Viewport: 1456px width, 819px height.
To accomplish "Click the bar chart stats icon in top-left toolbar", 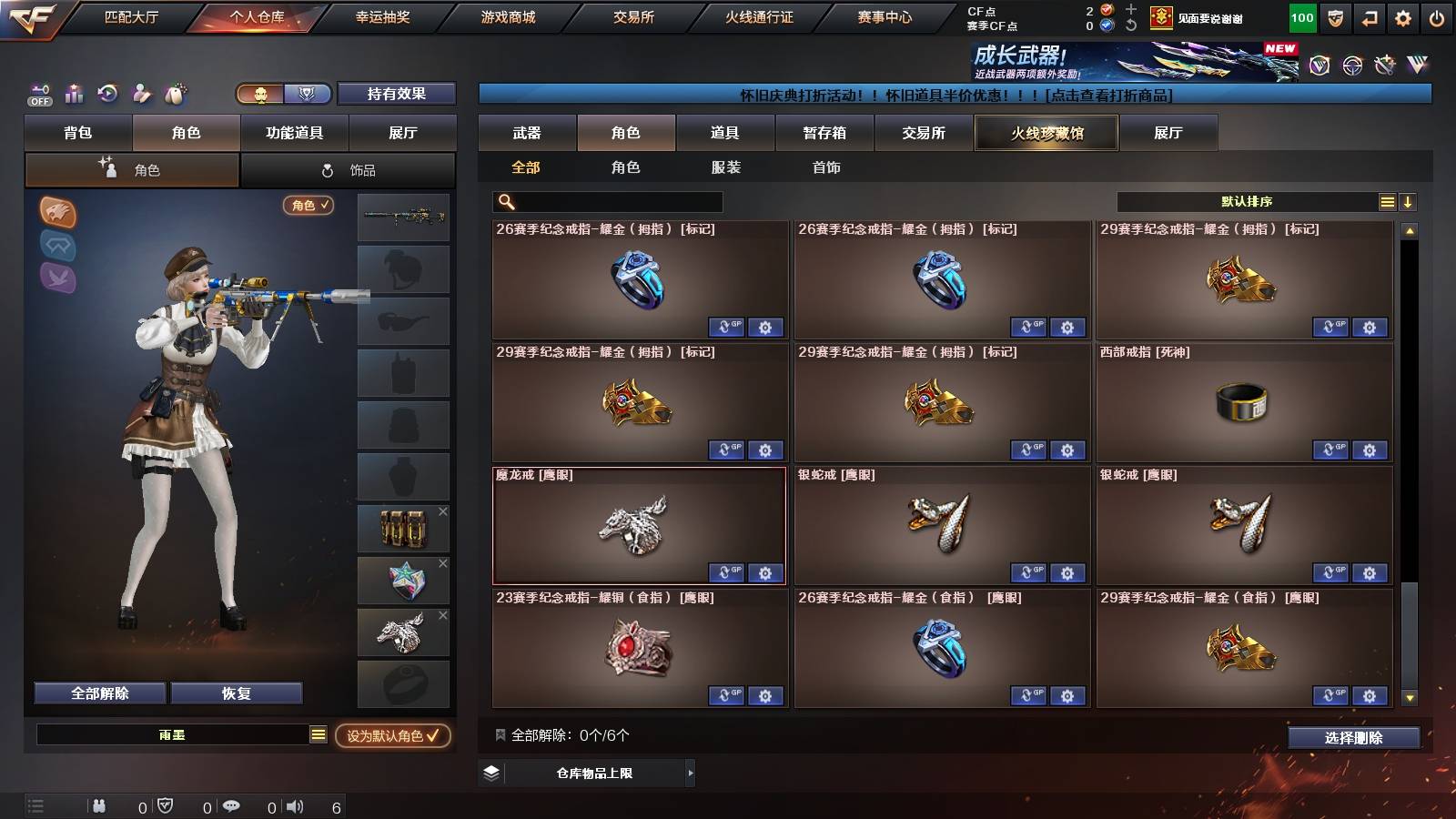I will pyautogui.click(x=73, y=92).
